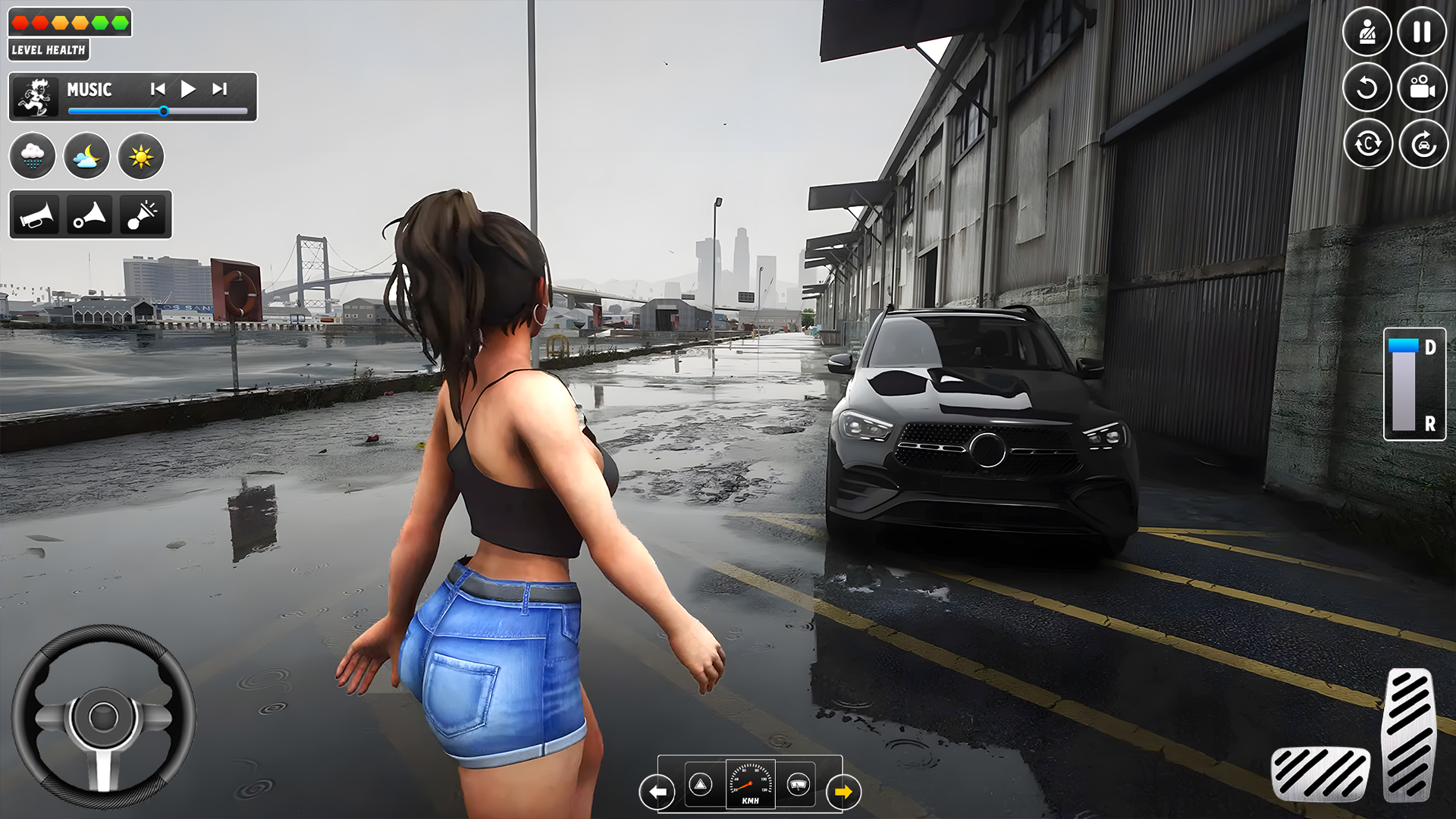Play the music track
Image resolution: width=1456 pixels, height=819 pixels.
pos(188,89)
